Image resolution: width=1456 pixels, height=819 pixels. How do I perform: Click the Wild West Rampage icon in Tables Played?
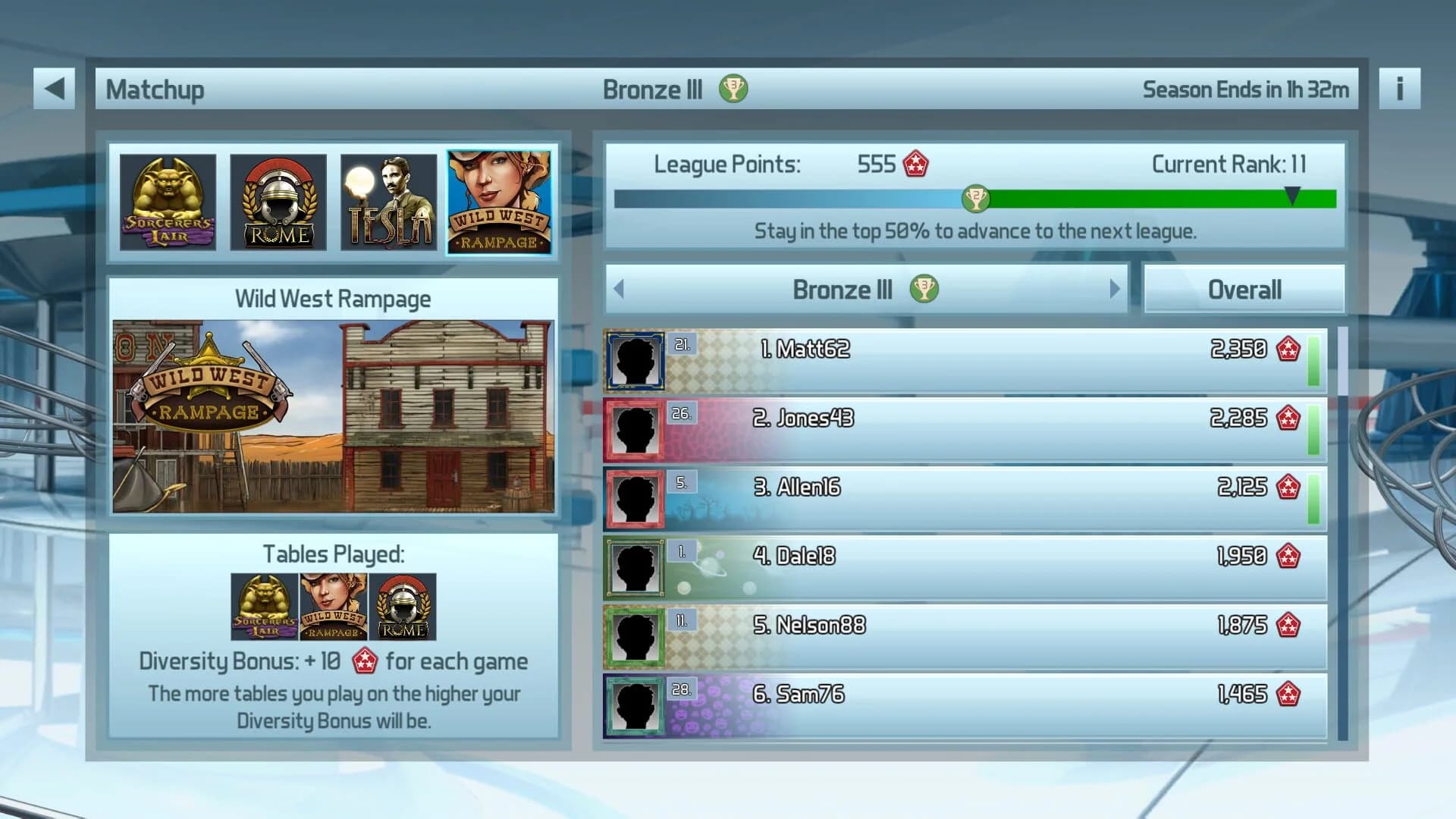click(332, 606)
